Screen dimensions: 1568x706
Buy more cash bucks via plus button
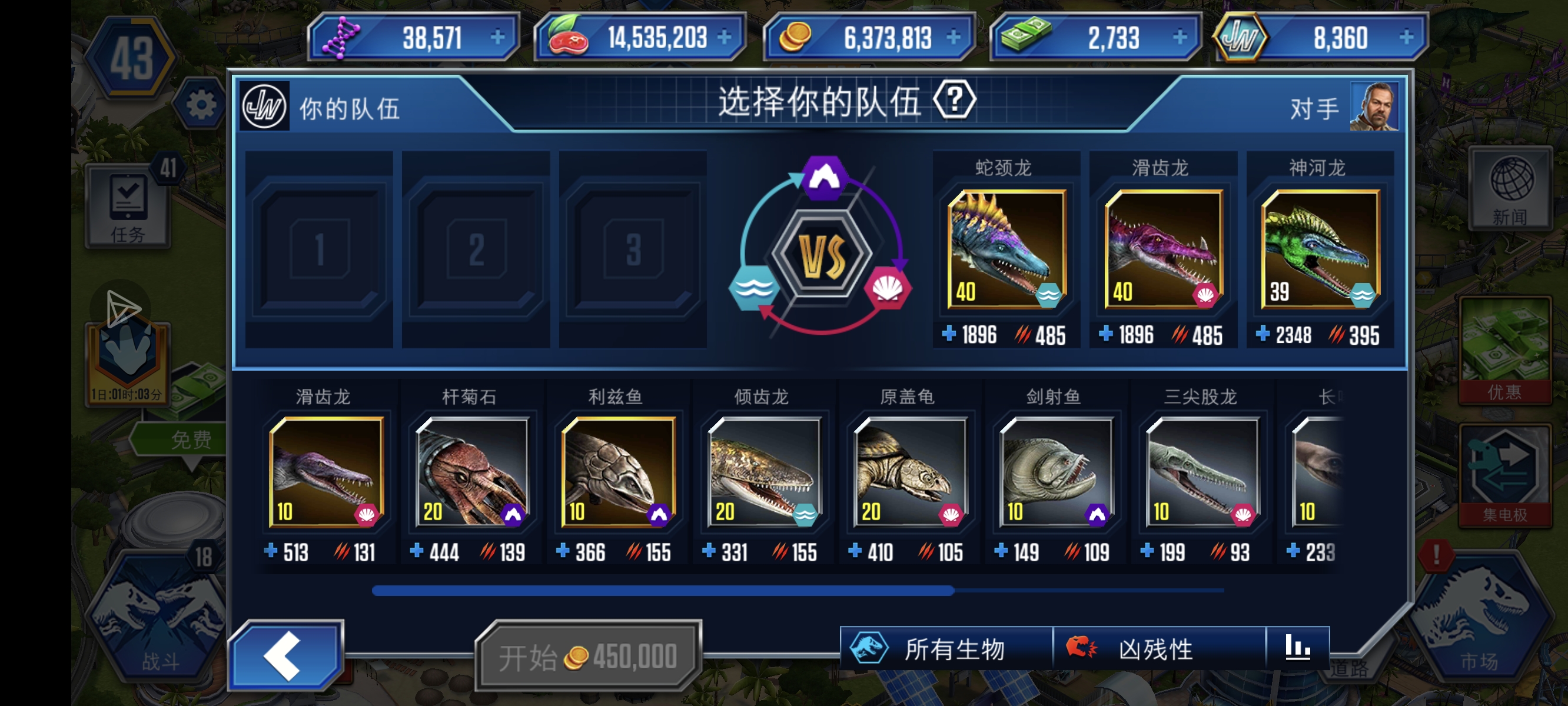[1180, 38]
